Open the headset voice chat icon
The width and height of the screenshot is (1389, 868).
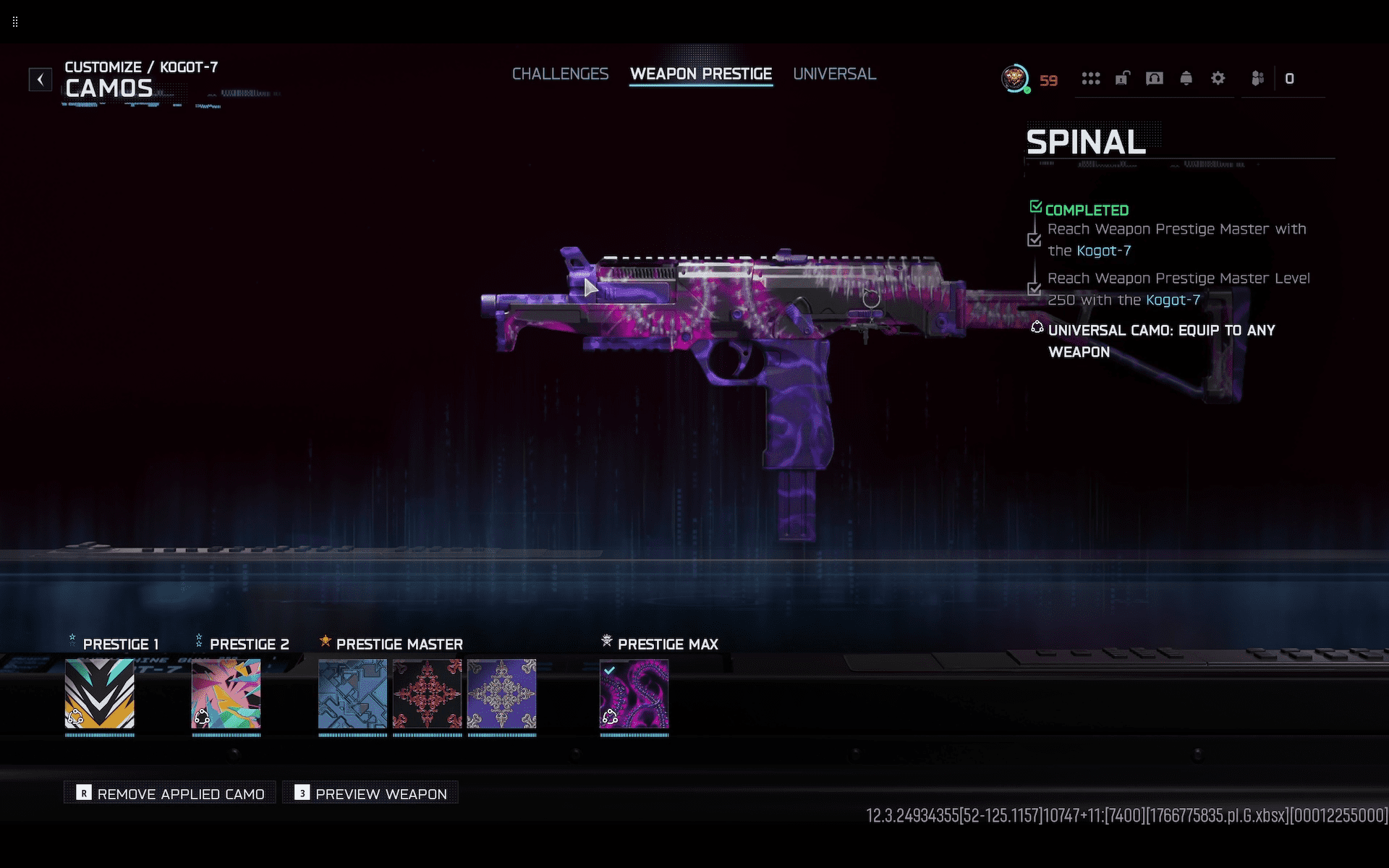[x=1155, y=79]
